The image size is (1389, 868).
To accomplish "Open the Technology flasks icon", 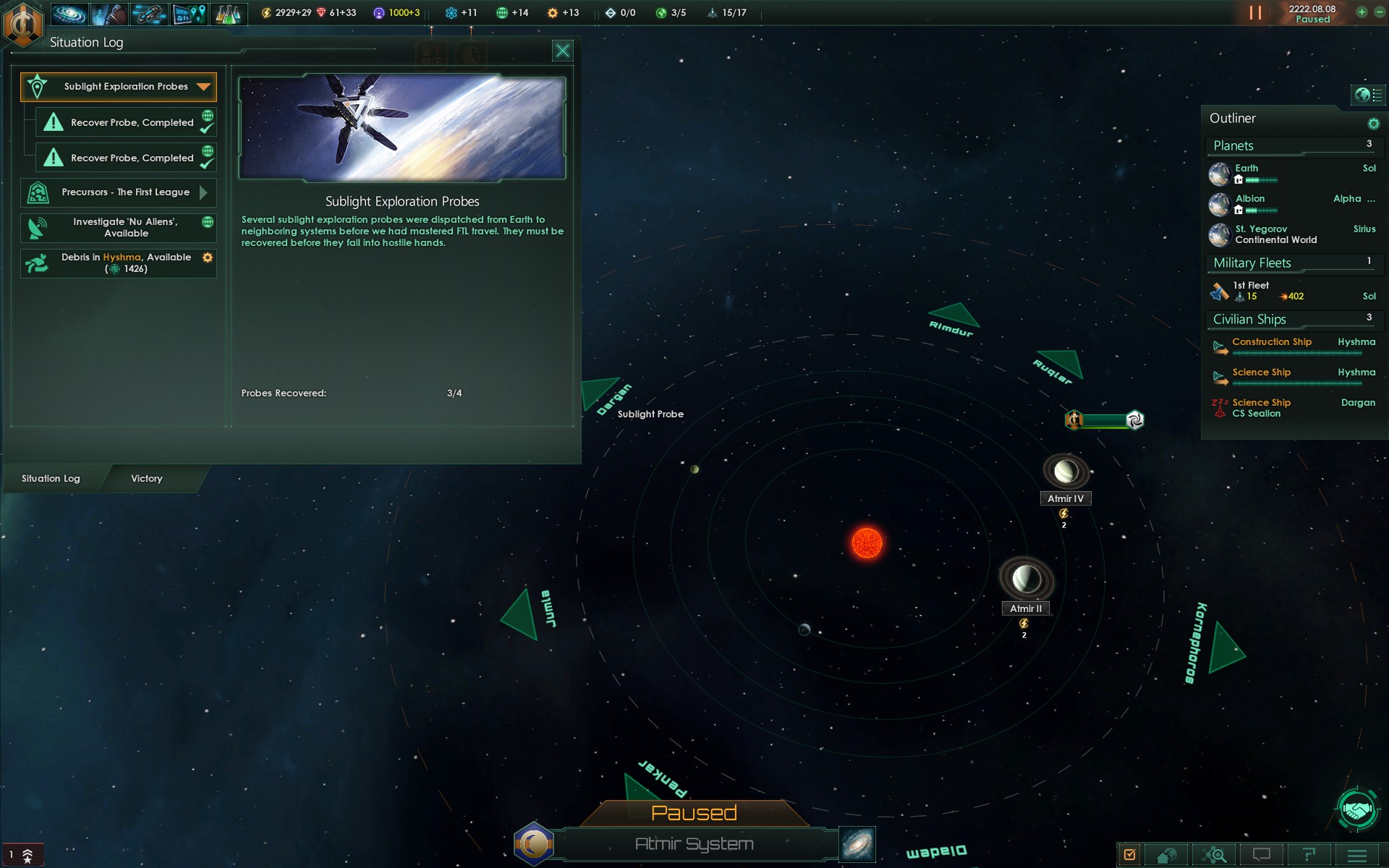I will point(230,12).
